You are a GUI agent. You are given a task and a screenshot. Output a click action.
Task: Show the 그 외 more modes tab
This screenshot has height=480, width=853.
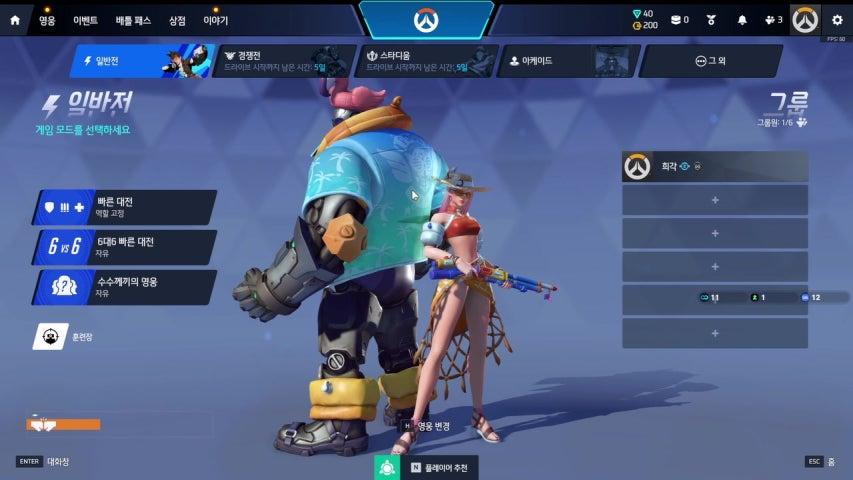[710, 61]
